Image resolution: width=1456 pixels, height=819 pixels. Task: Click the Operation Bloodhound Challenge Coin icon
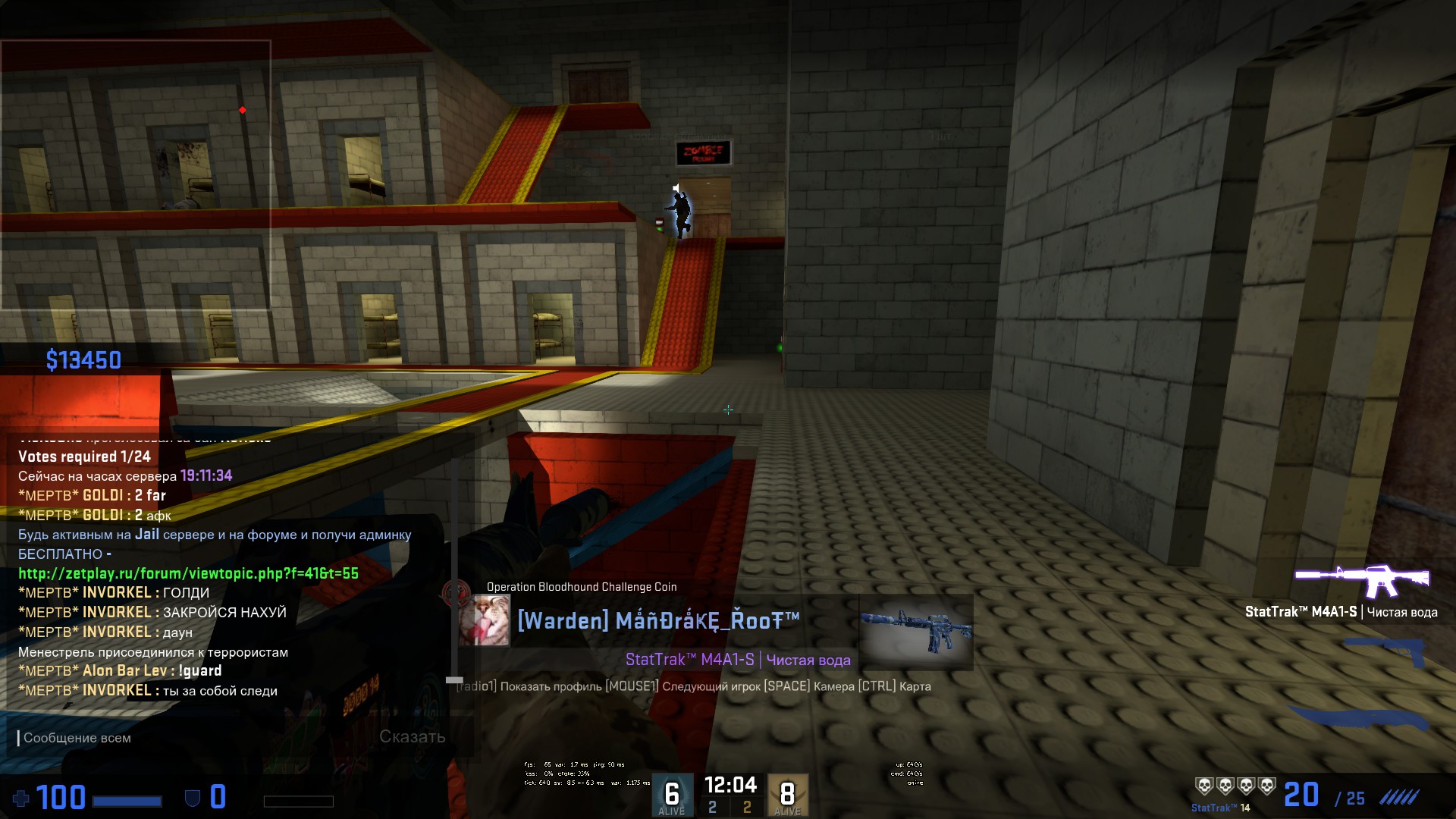[456, 591]
